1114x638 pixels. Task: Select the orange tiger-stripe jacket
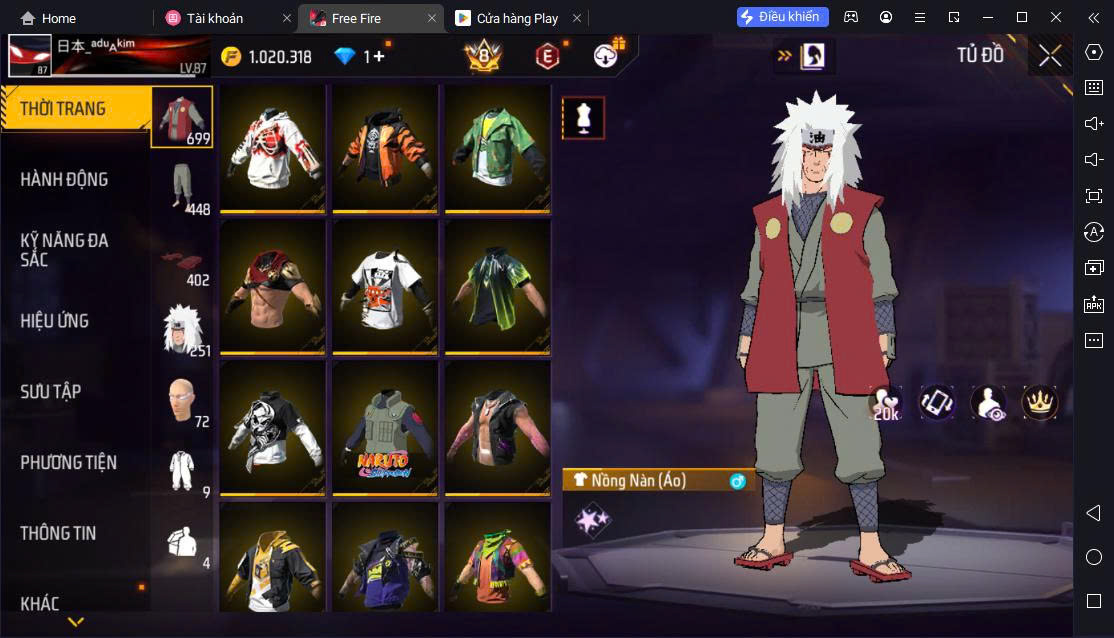point(385,148)
